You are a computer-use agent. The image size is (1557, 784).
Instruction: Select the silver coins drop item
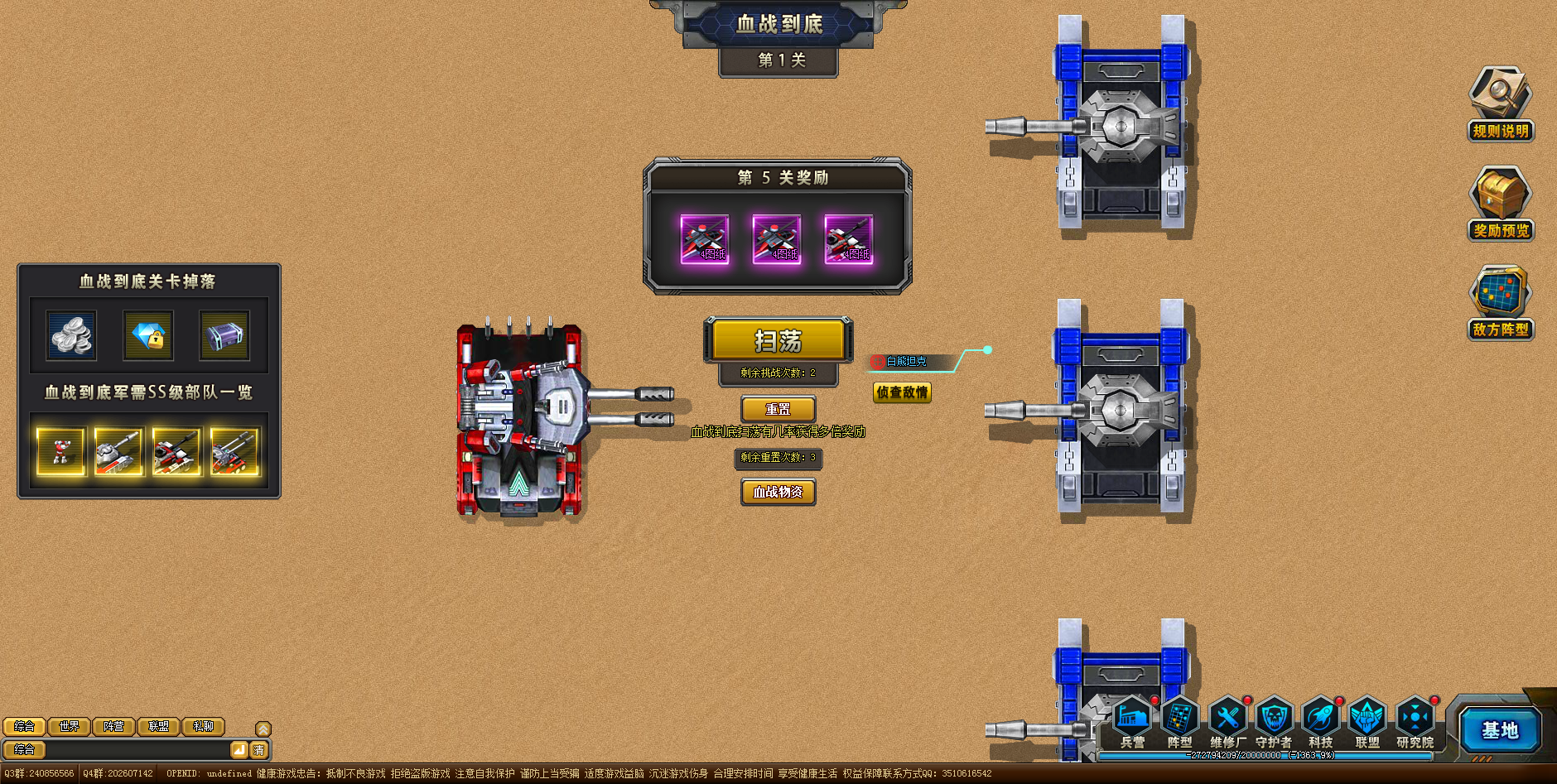click(71, 335)
